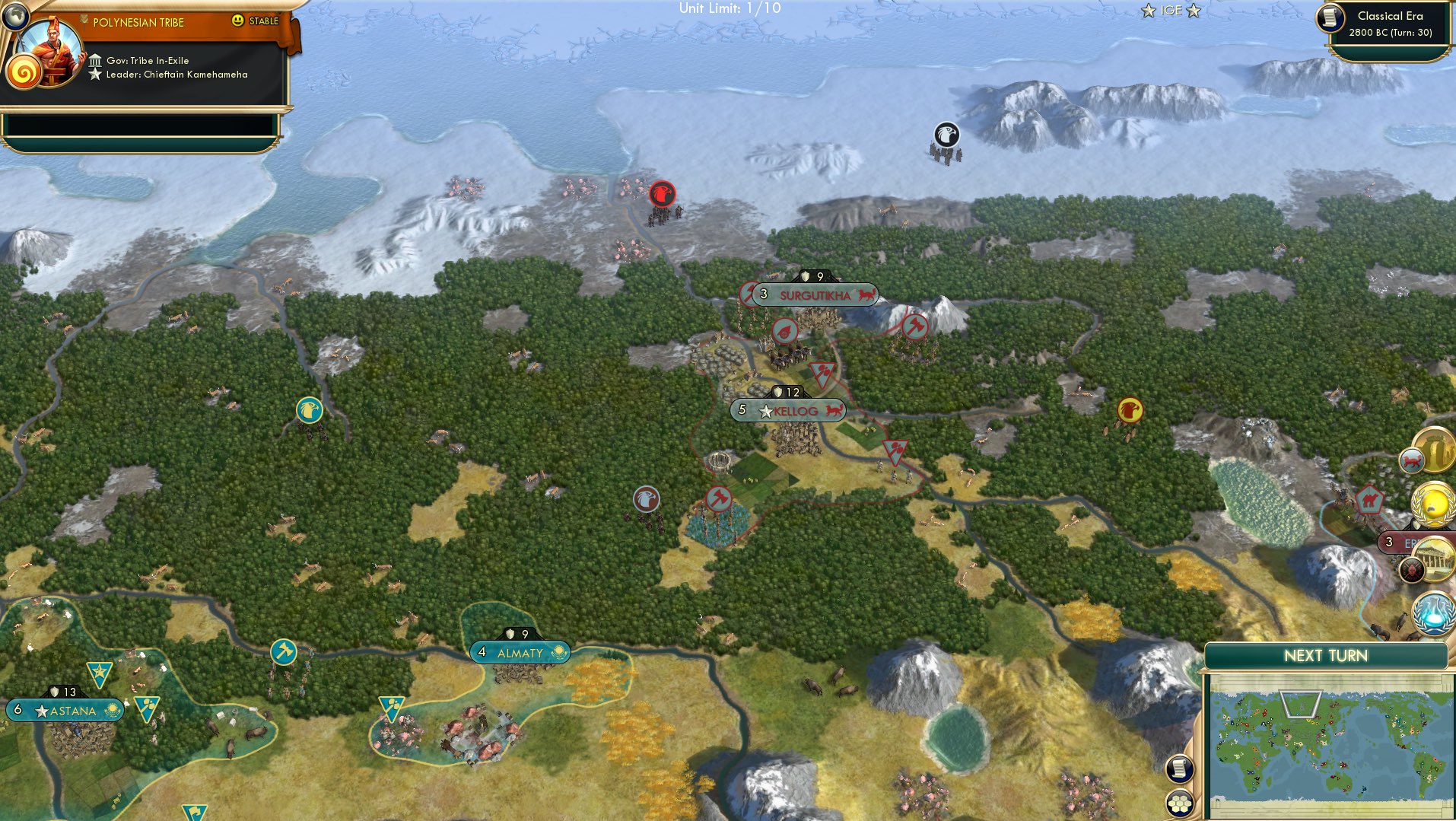The width and height of the screenshot is (1456, 821).
Task: Open the Surgutikha city name banner
Action: 813,295
